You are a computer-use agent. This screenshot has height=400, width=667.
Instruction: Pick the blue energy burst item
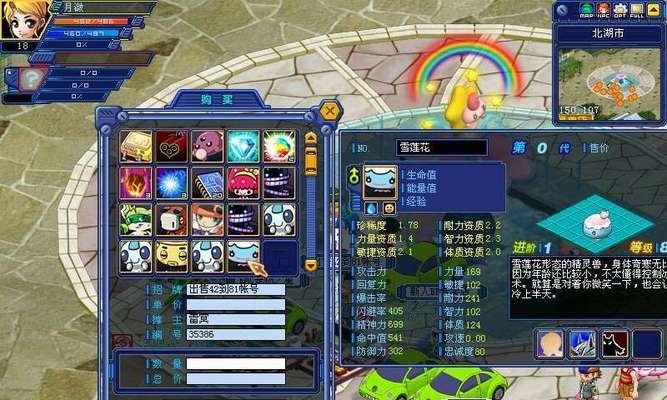[171, 183]
